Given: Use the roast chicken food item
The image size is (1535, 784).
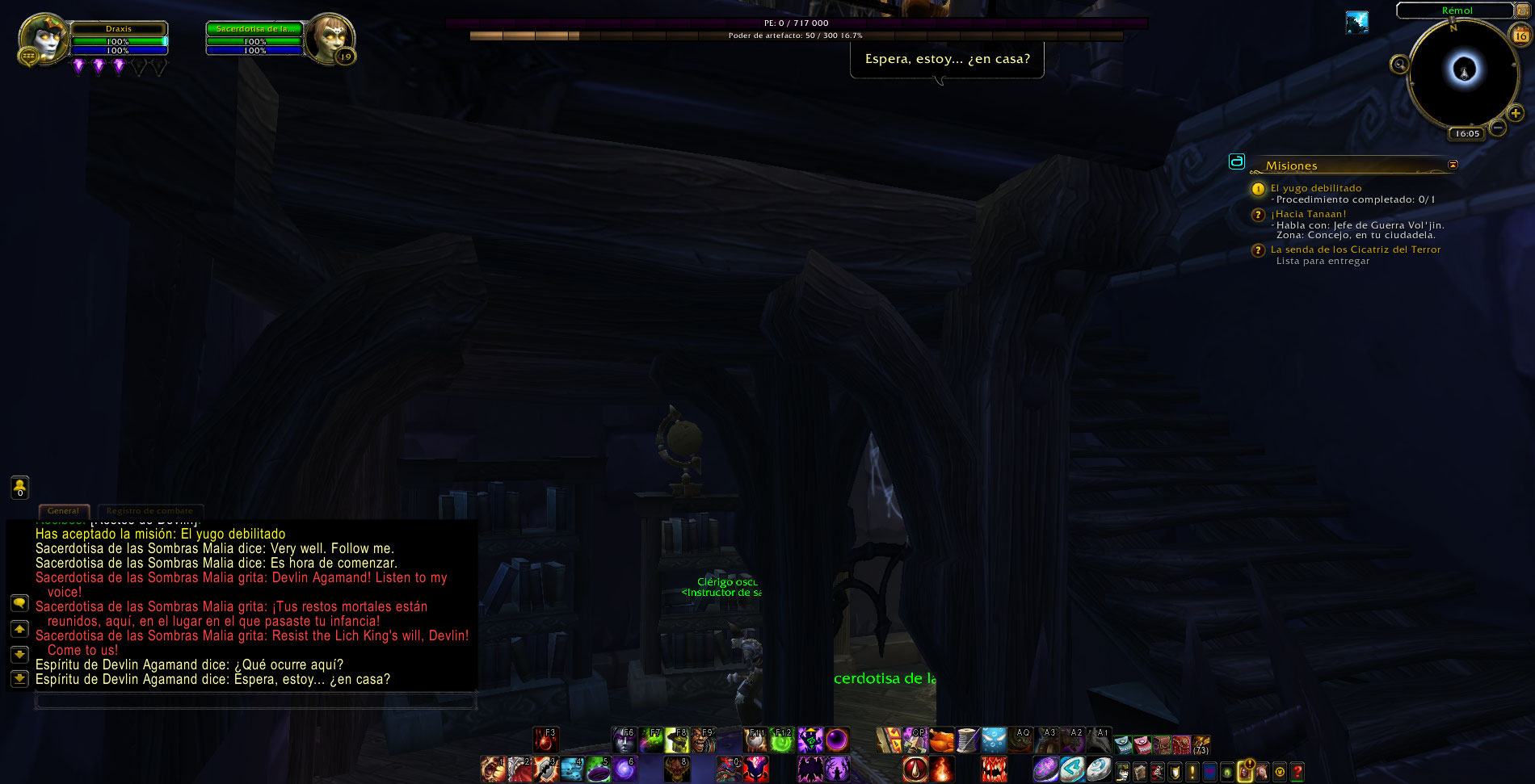Looking at the screenshot, I should tap(941, 740).
